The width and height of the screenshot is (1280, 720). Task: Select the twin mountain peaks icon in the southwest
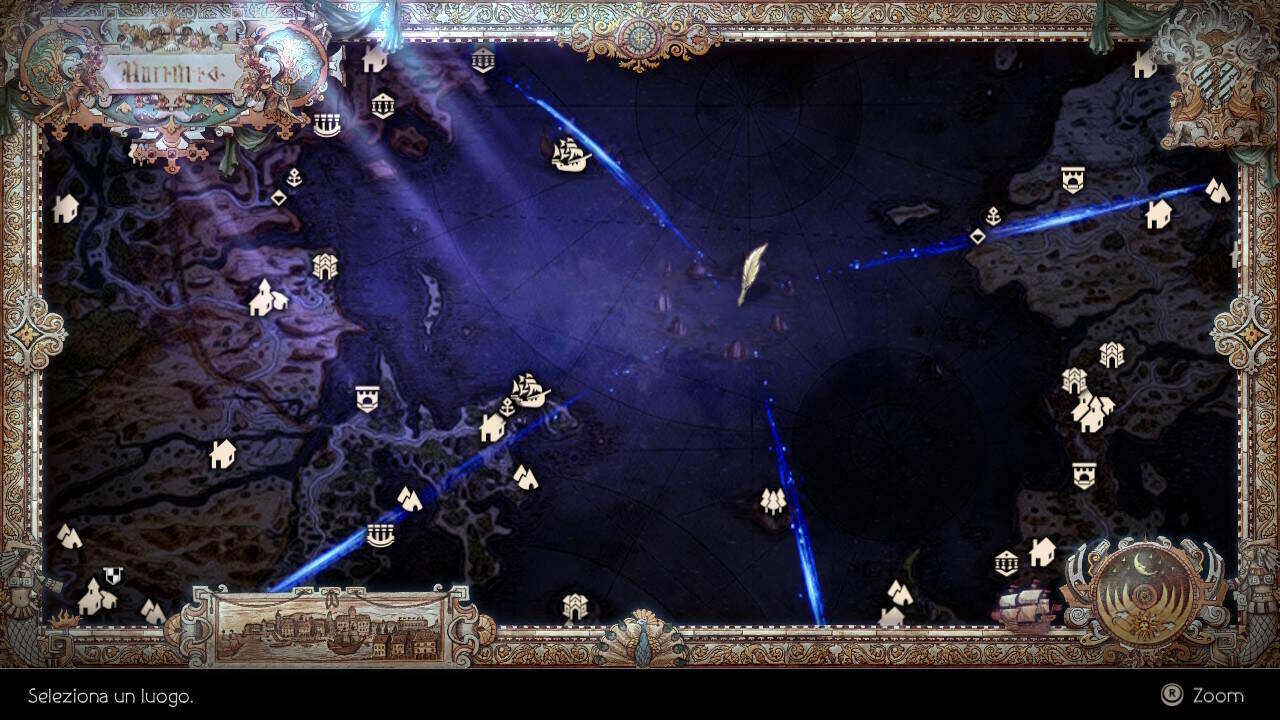click(x=525, y=475)
